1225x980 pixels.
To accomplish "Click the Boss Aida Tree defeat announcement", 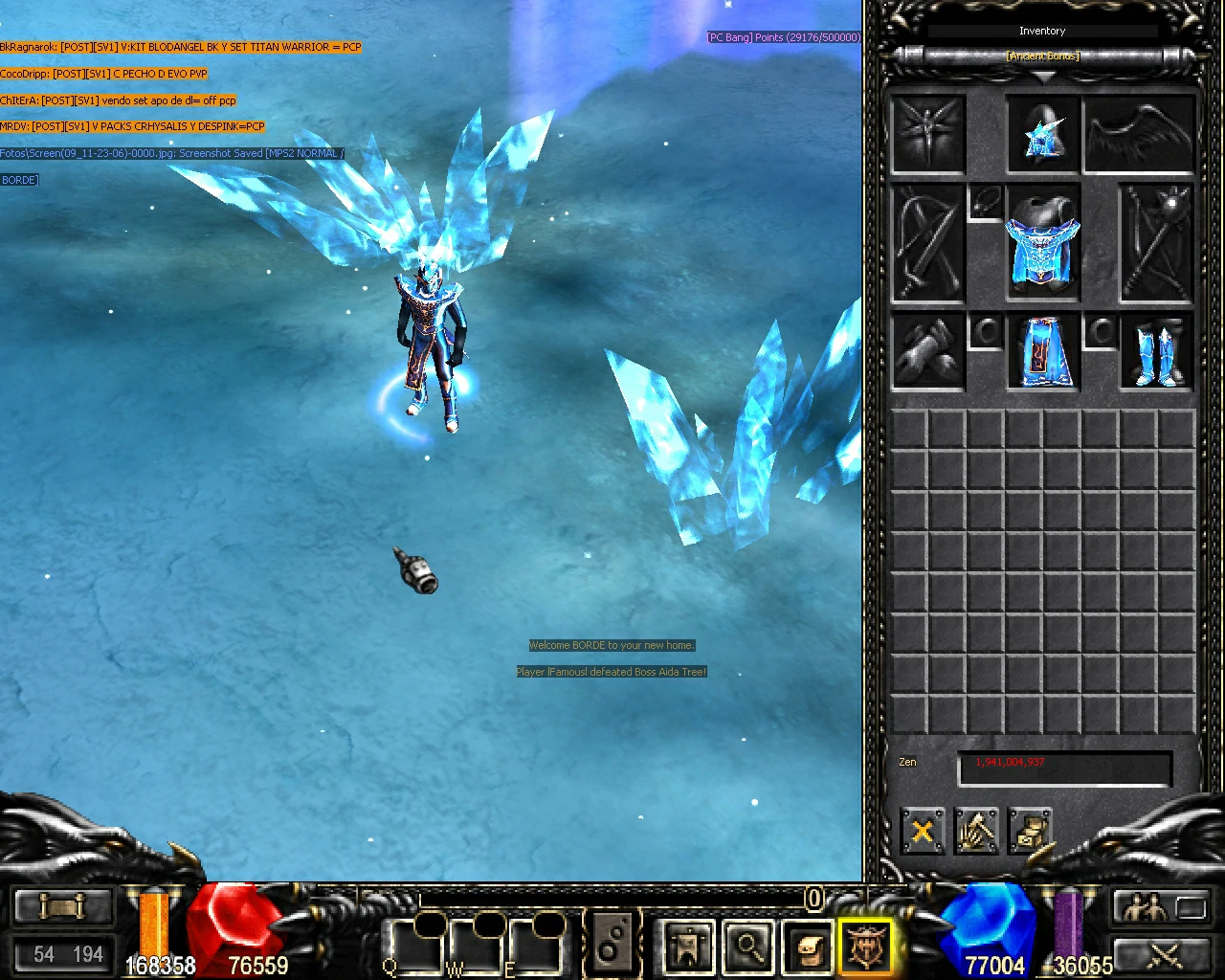I will coord(612,672).
